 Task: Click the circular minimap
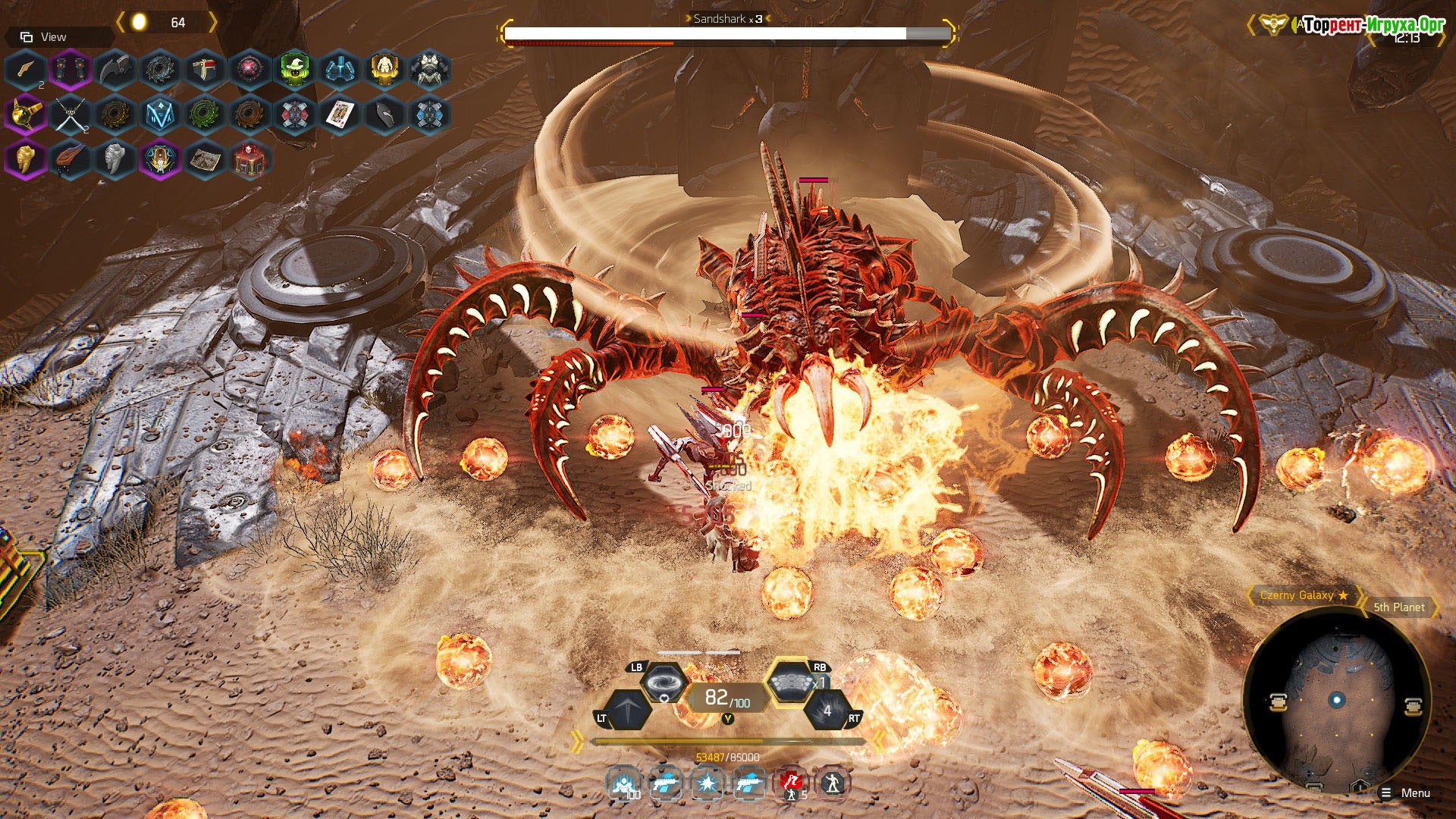[x=1337, y=700]
